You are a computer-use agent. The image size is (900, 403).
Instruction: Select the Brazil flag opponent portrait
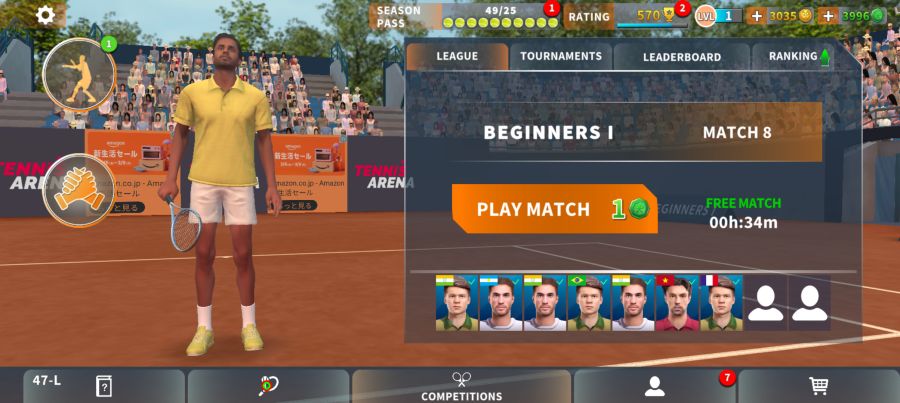point(589,303)
